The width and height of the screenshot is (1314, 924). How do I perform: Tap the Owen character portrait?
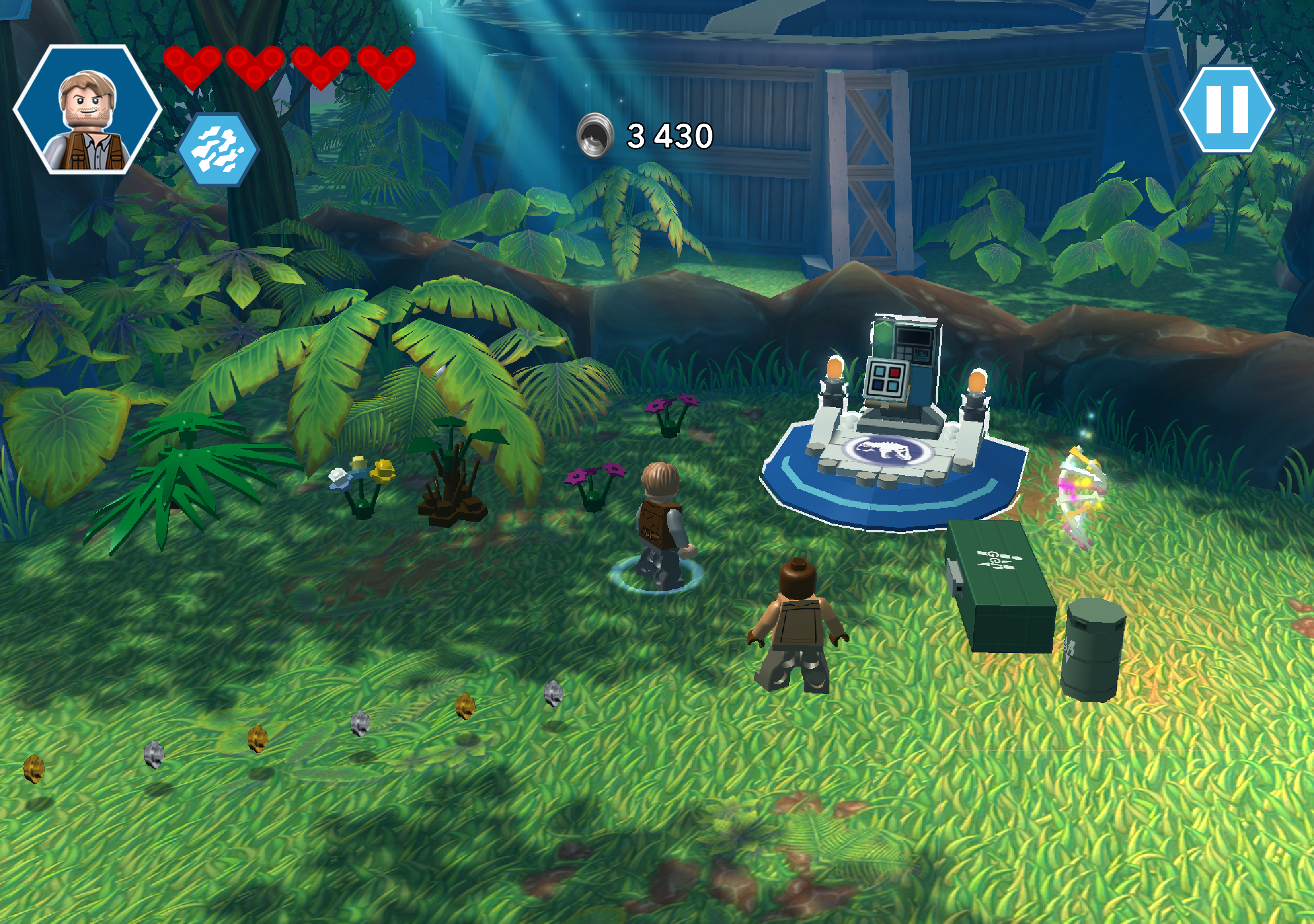(x=88, y=110)
